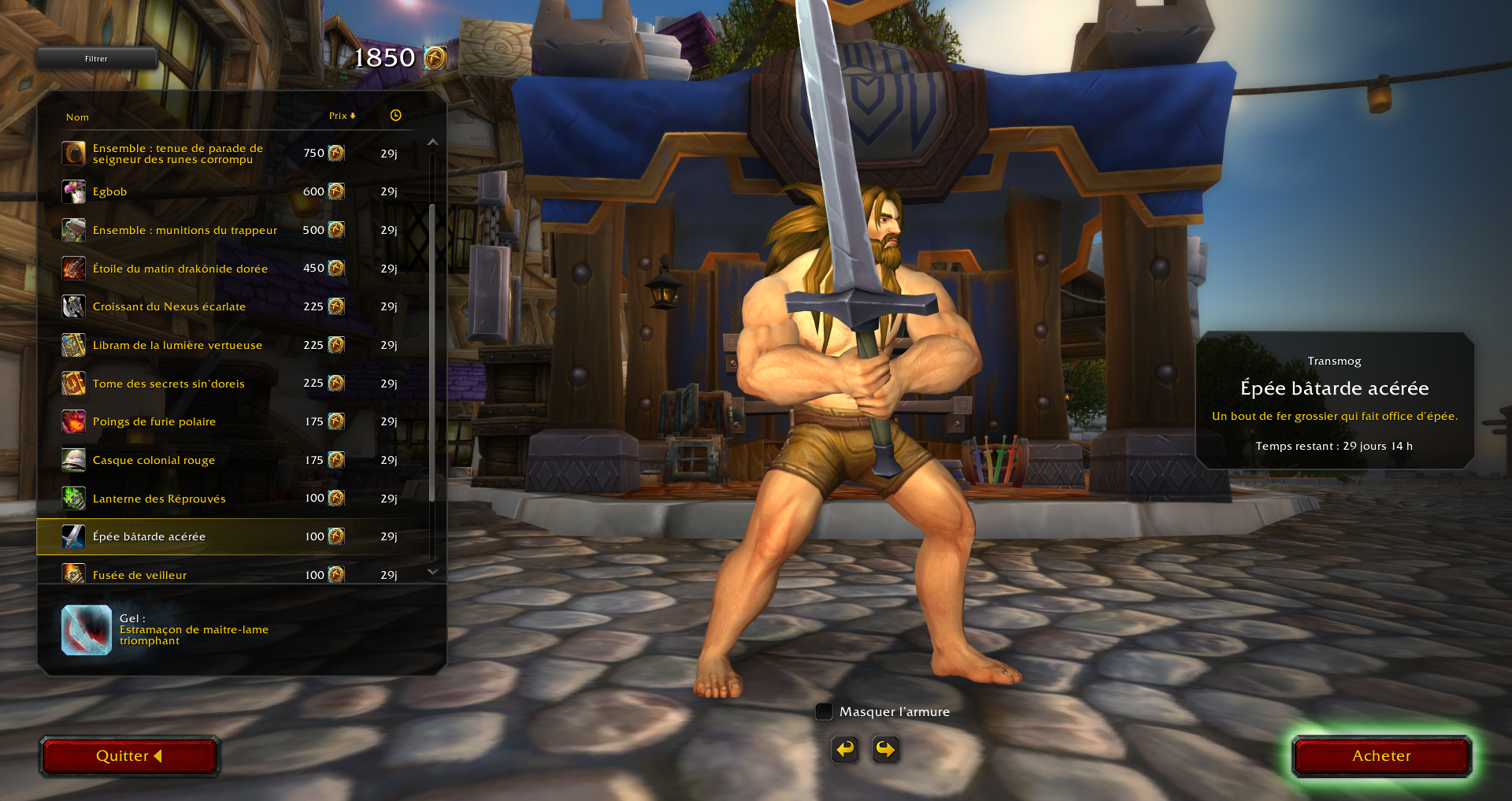Leave the shop with Quitter
The image size is (1512, 801).
[129, 756]
